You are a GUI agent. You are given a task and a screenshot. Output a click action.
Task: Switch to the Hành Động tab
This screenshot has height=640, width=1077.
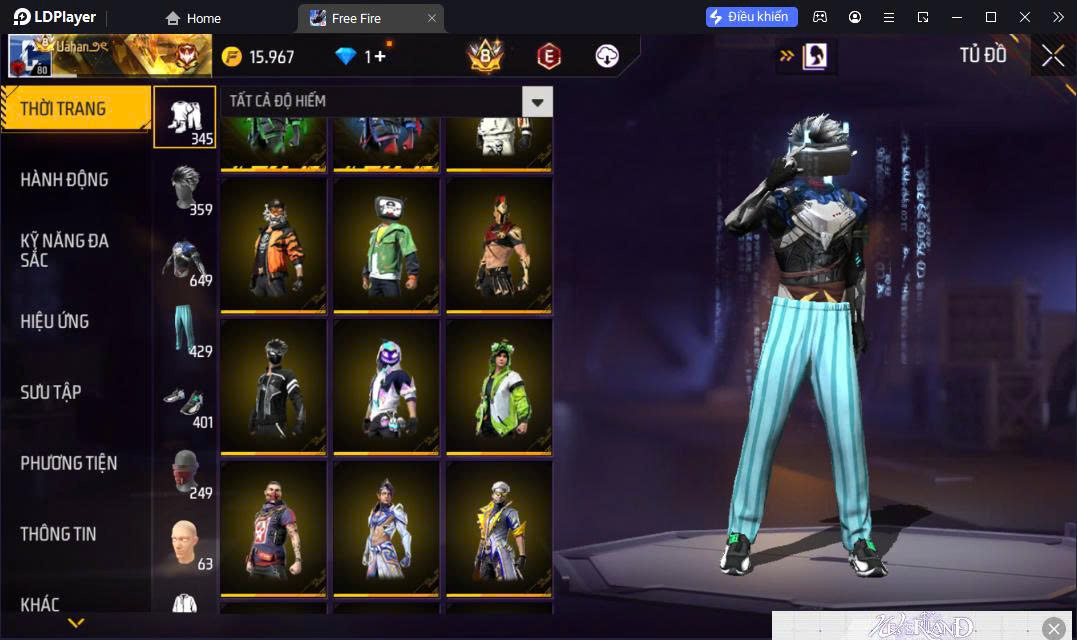64,180
